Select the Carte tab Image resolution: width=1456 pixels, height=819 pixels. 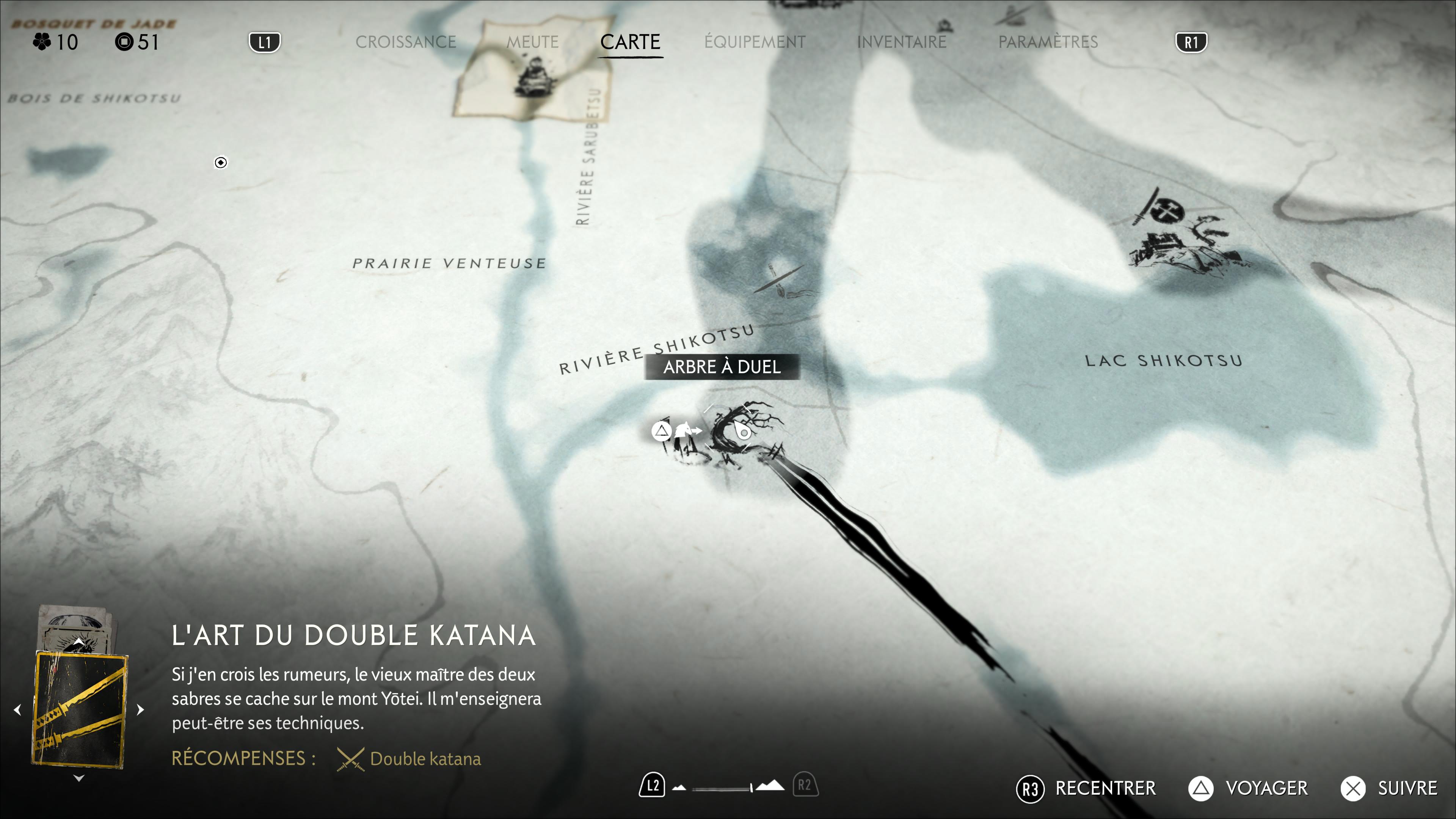[630, 42]
